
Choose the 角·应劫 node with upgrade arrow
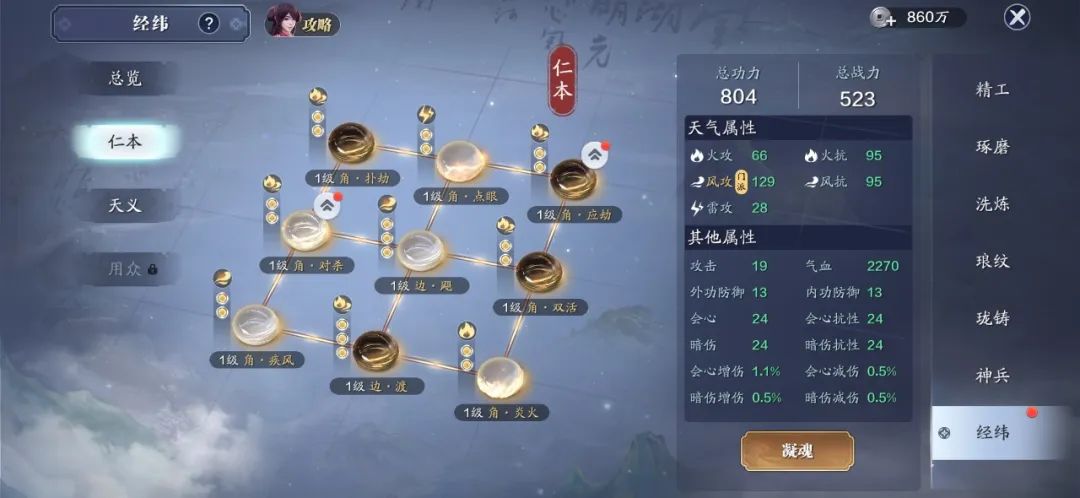[574, 178]
